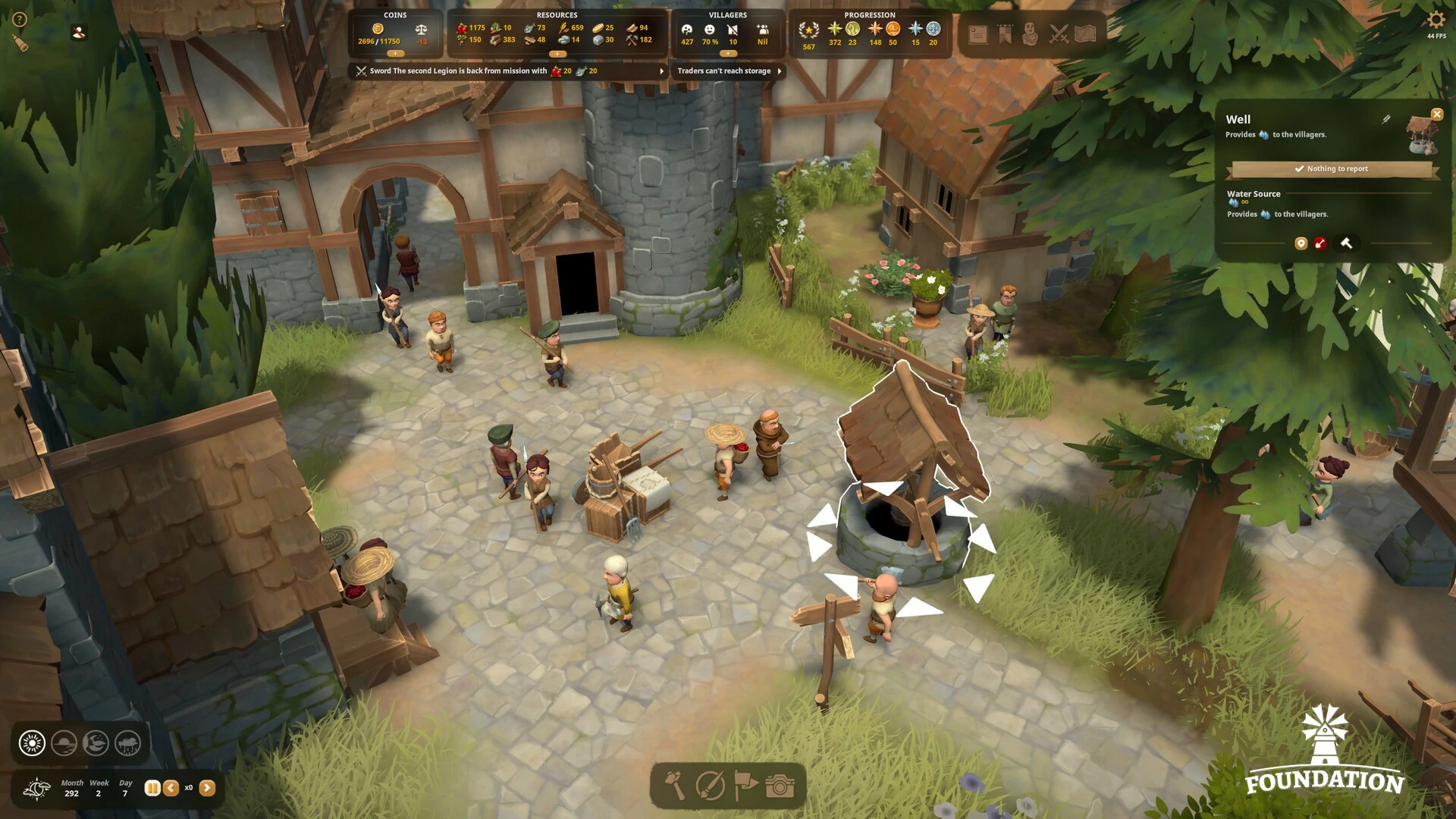This screenshot has height=819, width=1456.
Task: Open the settings gear
Action: point(1436,20)
